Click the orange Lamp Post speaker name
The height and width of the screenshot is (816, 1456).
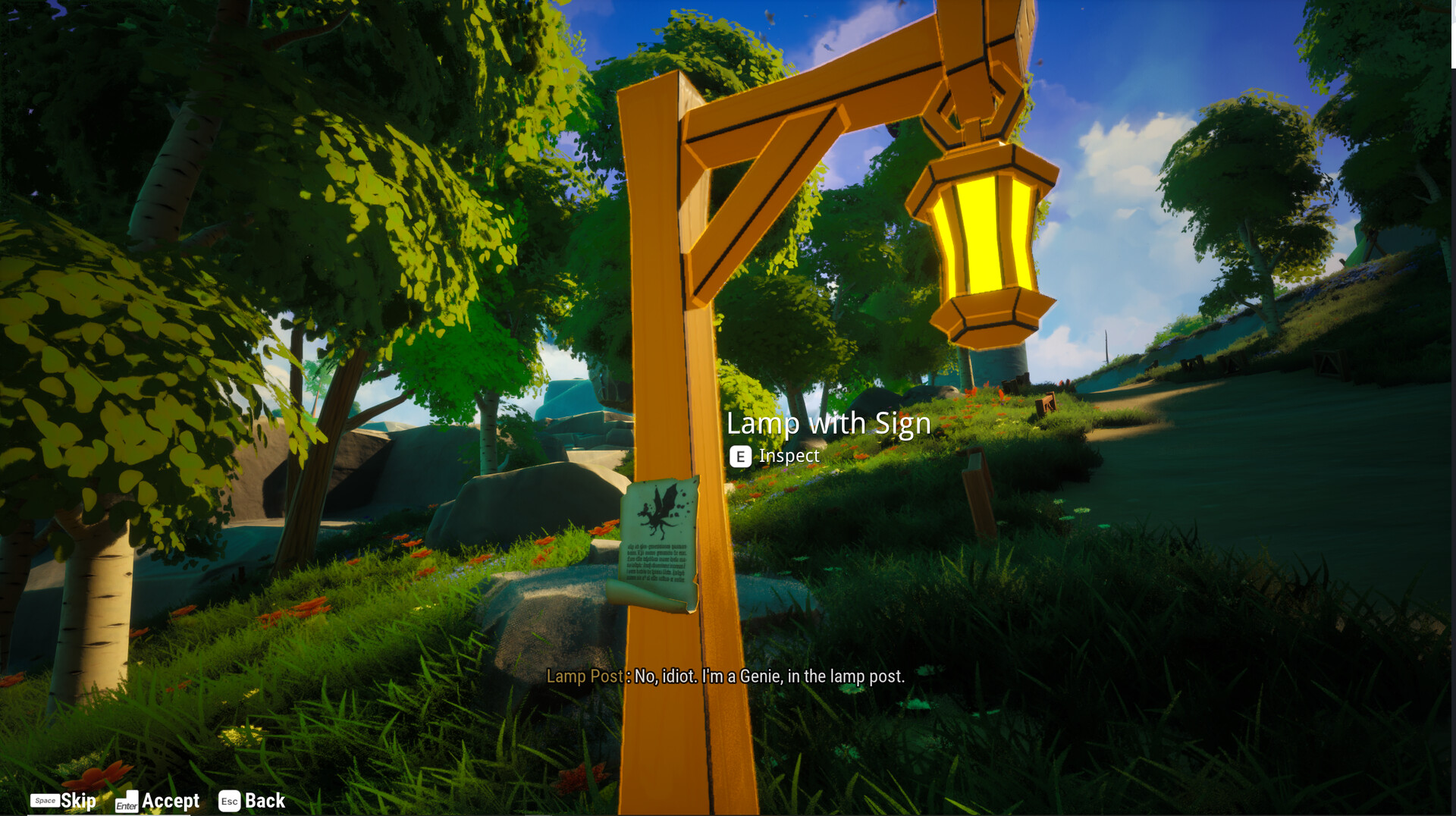(x=585, y=675)
